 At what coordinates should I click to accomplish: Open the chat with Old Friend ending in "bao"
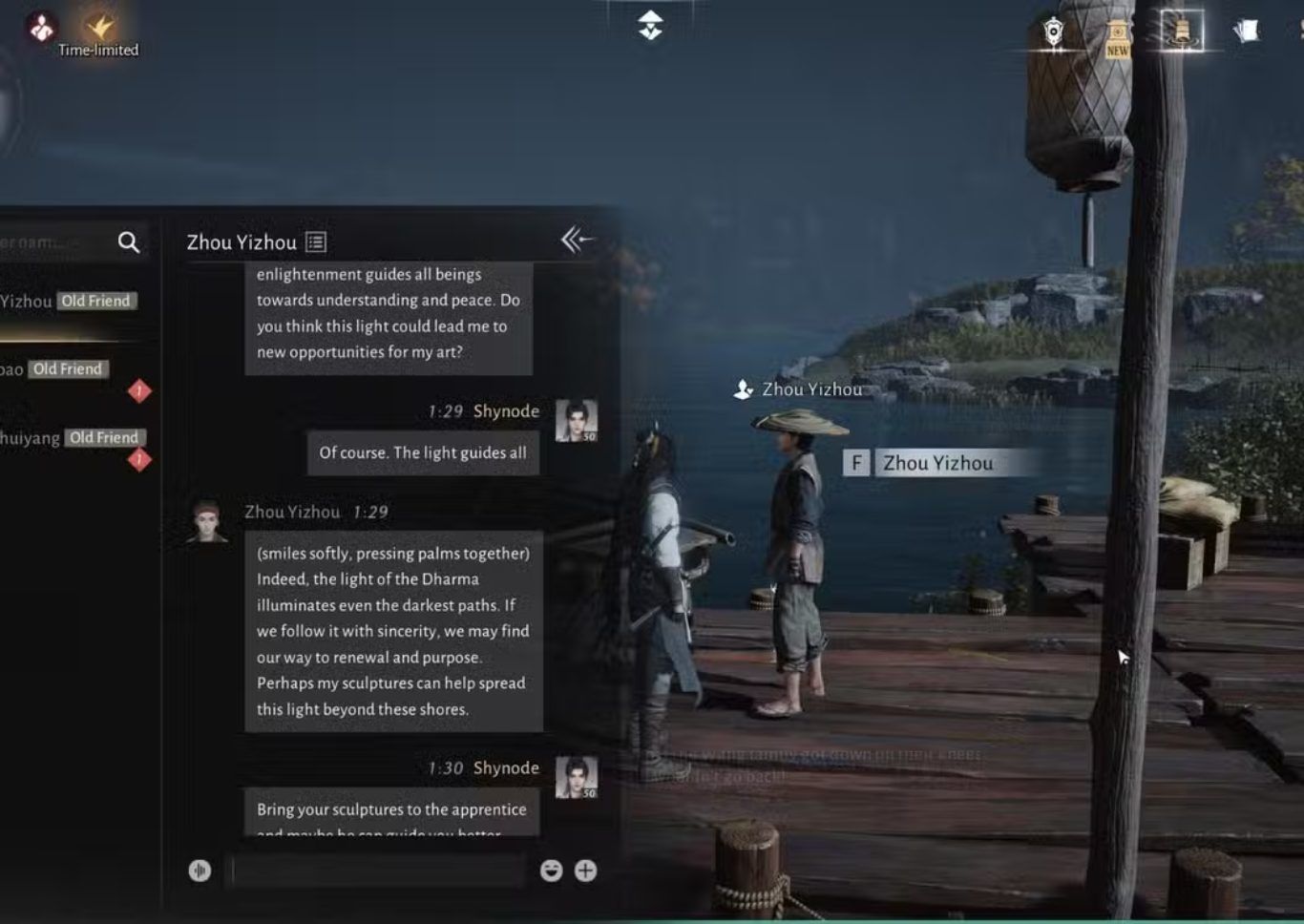coord(57,370)
